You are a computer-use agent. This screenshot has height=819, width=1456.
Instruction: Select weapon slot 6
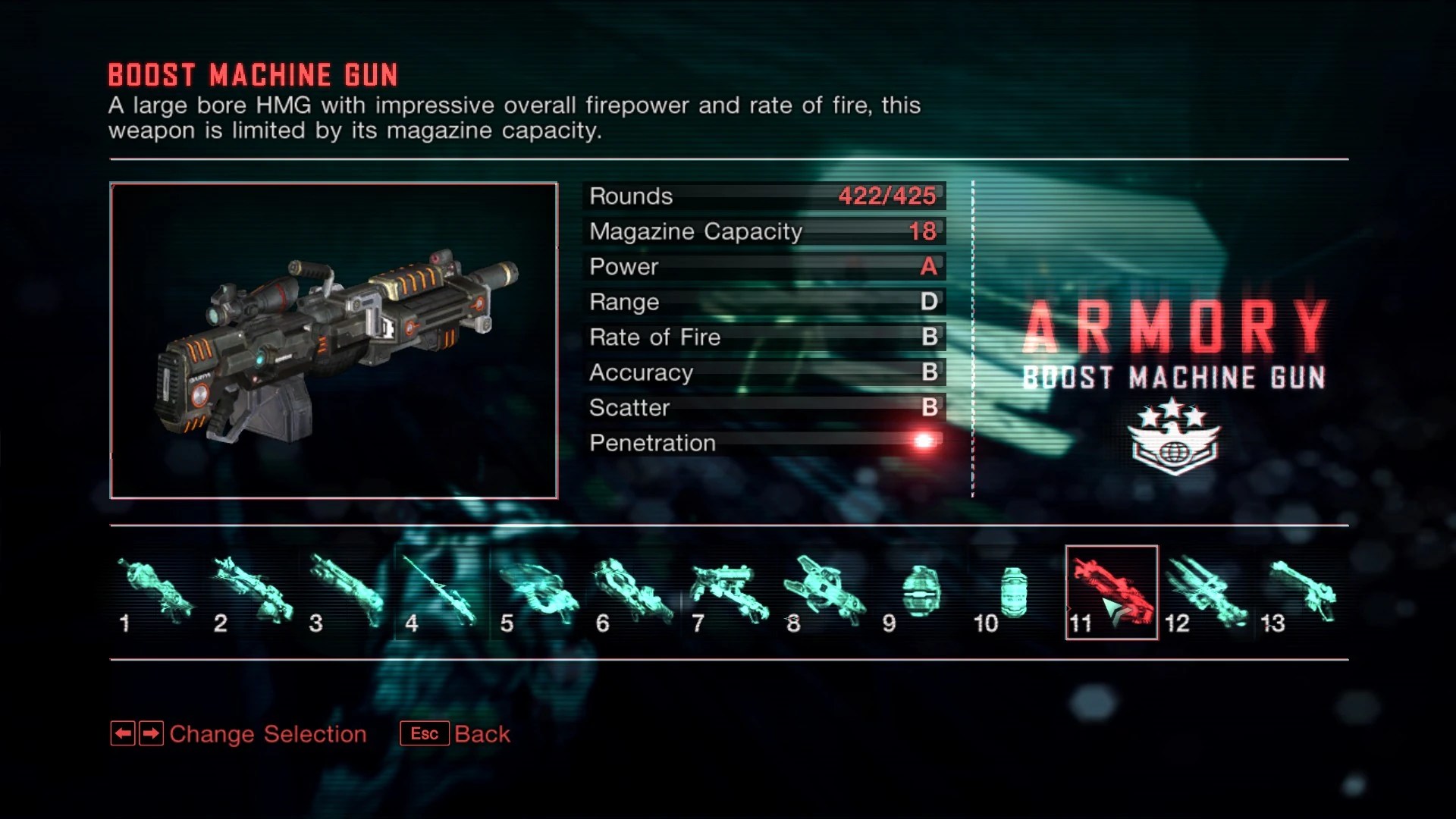(x=634, y=593)
